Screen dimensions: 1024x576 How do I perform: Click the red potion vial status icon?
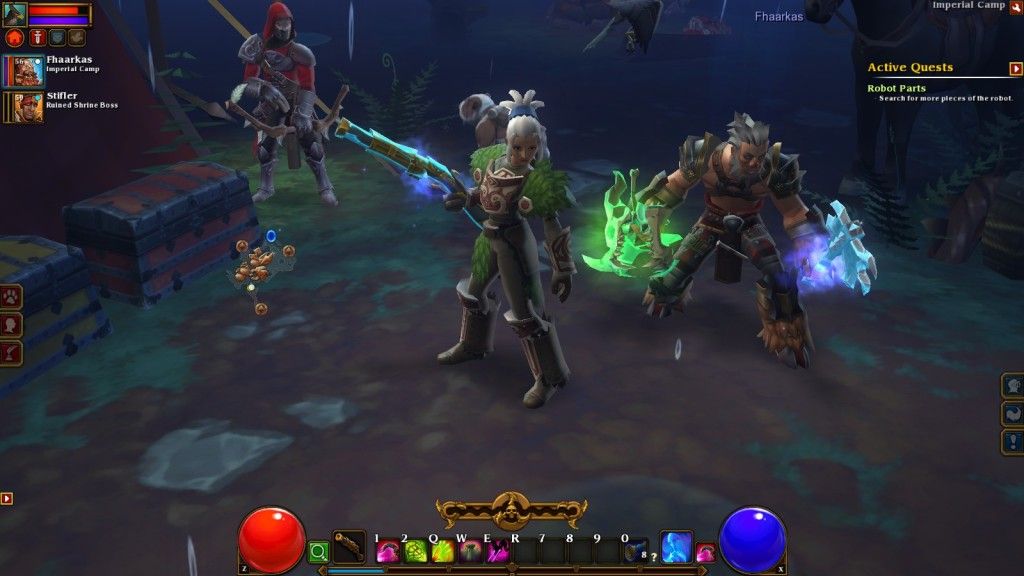point(36,37)
